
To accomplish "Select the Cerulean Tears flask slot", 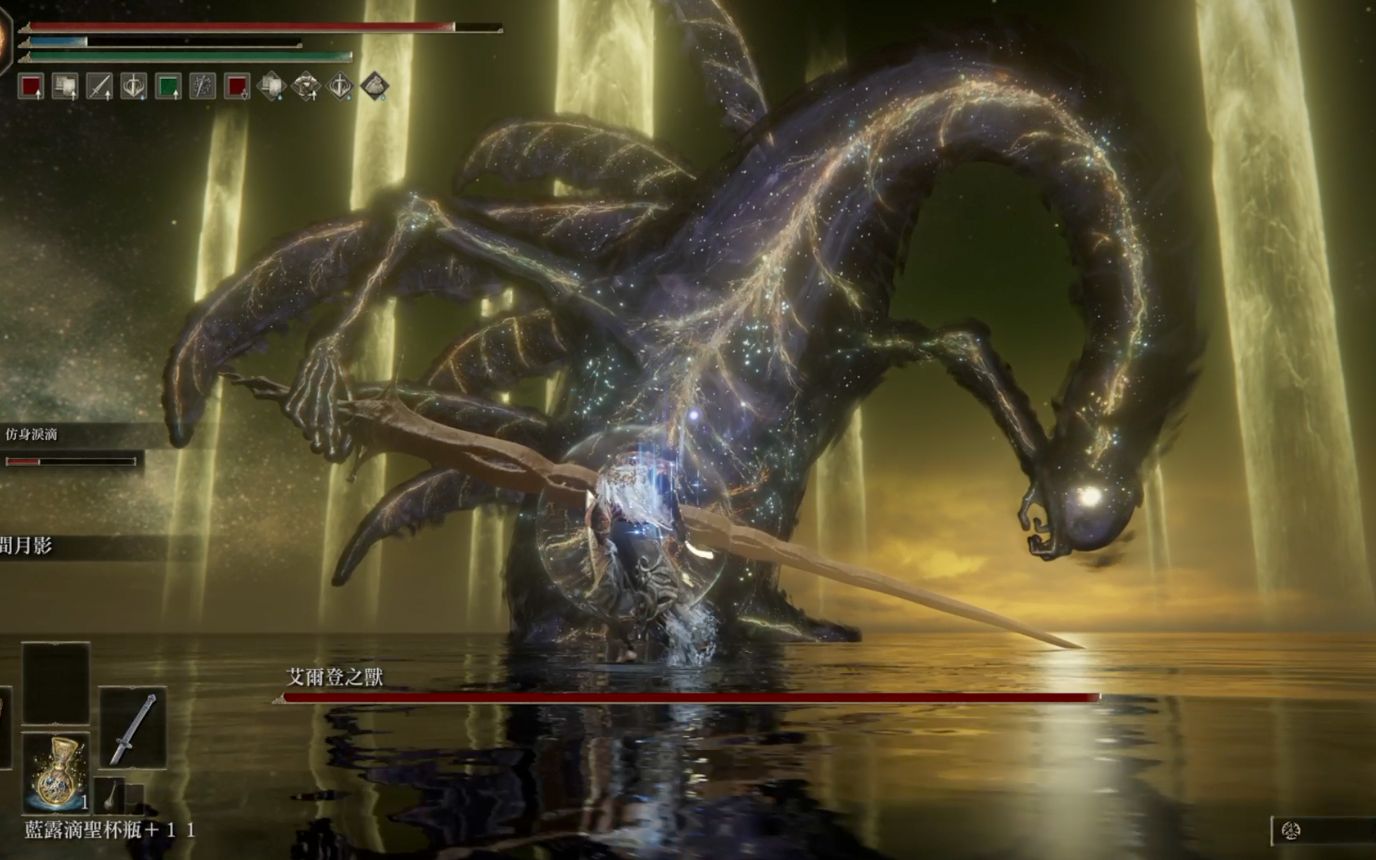I will point(55,772).
